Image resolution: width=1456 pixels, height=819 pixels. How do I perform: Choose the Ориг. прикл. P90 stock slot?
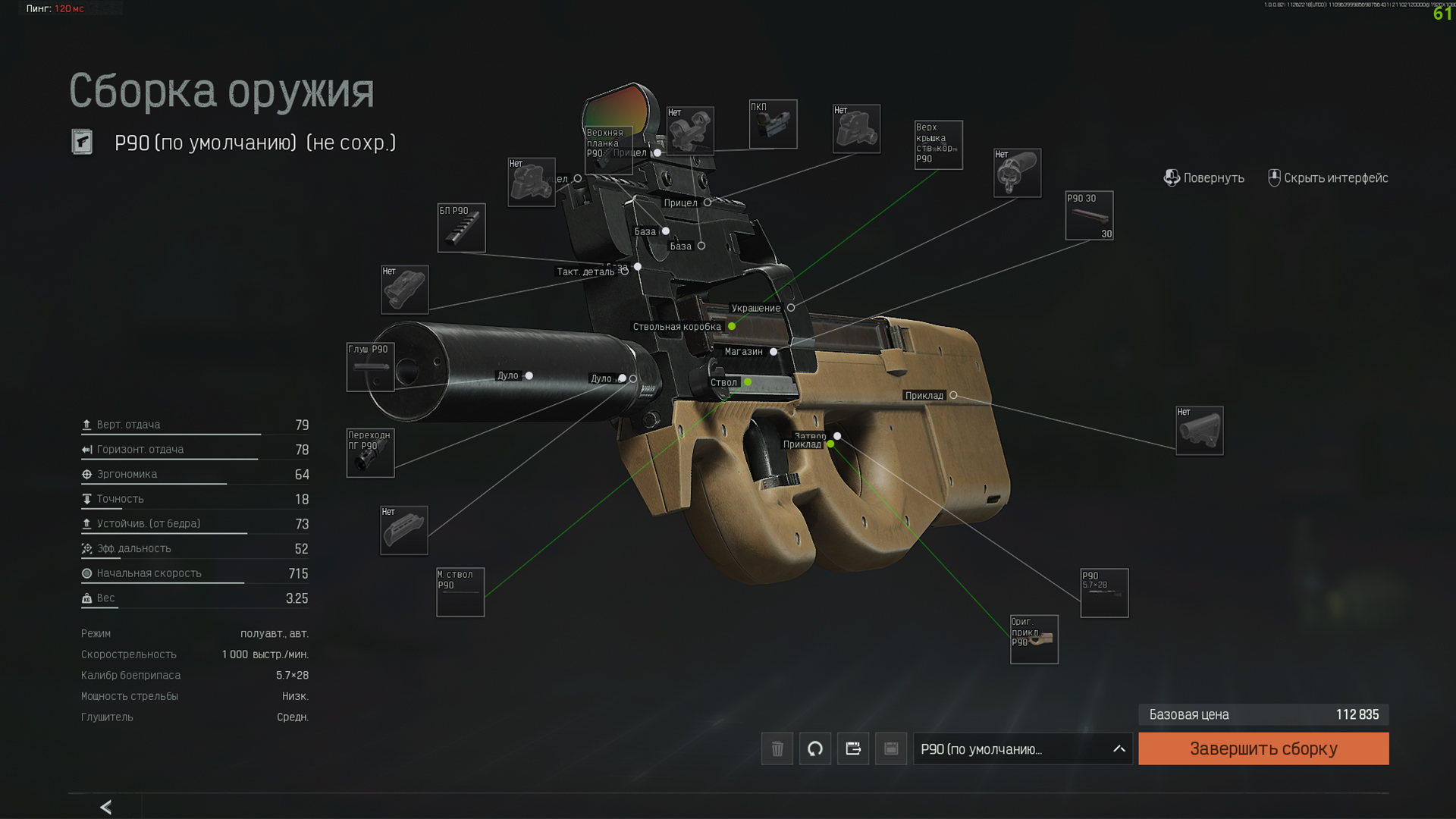(1034, 639)
